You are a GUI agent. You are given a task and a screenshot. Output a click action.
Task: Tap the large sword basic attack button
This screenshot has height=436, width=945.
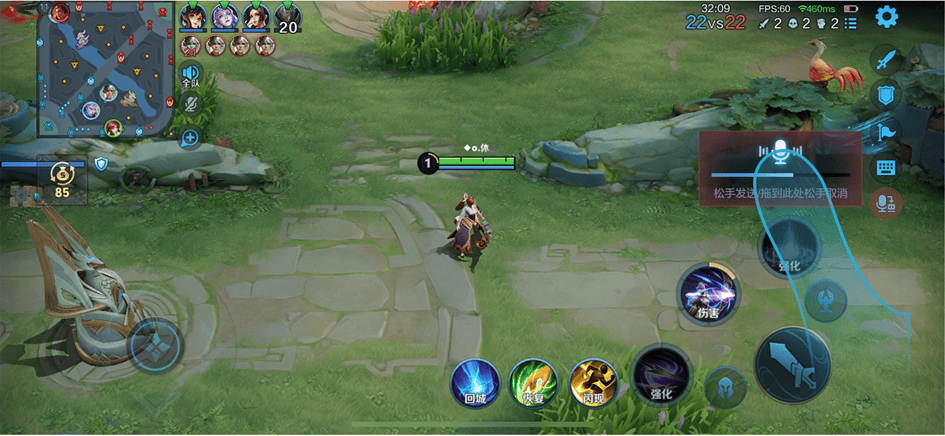pos(792,364)
